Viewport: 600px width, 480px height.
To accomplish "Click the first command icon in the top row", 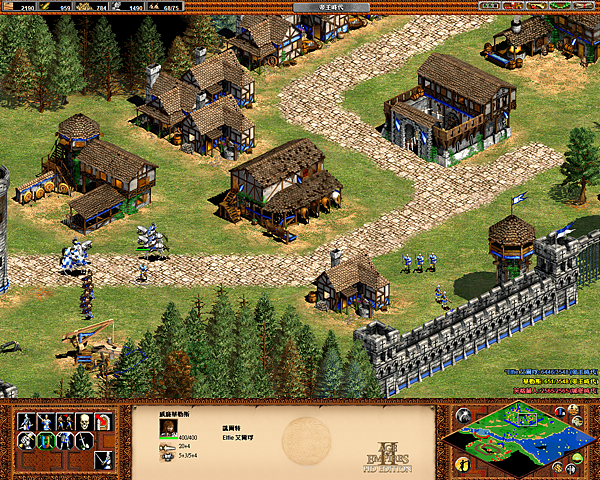I will pyautogui.click(x=27, y=422).
